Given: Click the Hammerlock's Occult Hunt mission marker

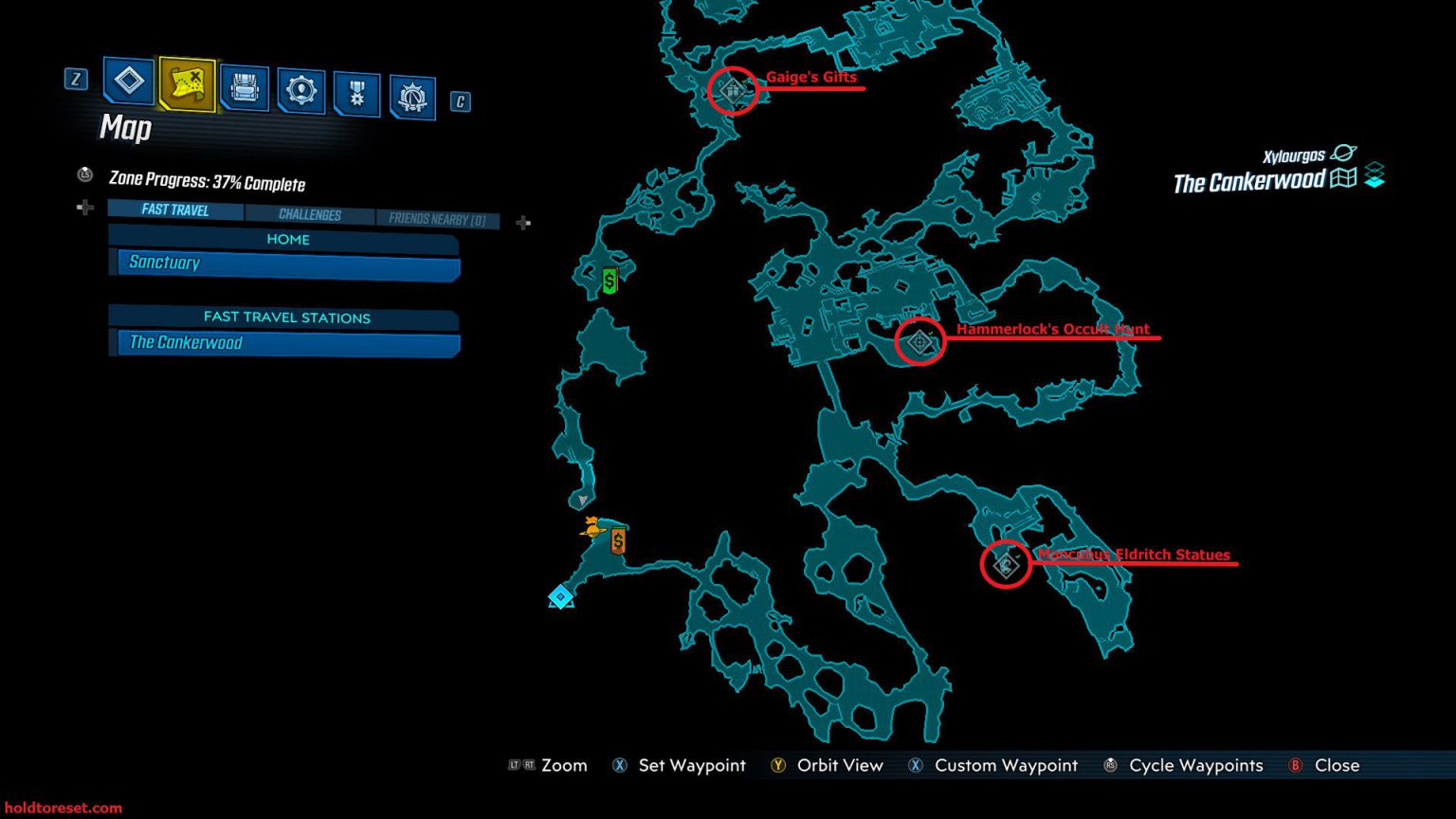Looking at the screenshot, I should click(918, 341).
